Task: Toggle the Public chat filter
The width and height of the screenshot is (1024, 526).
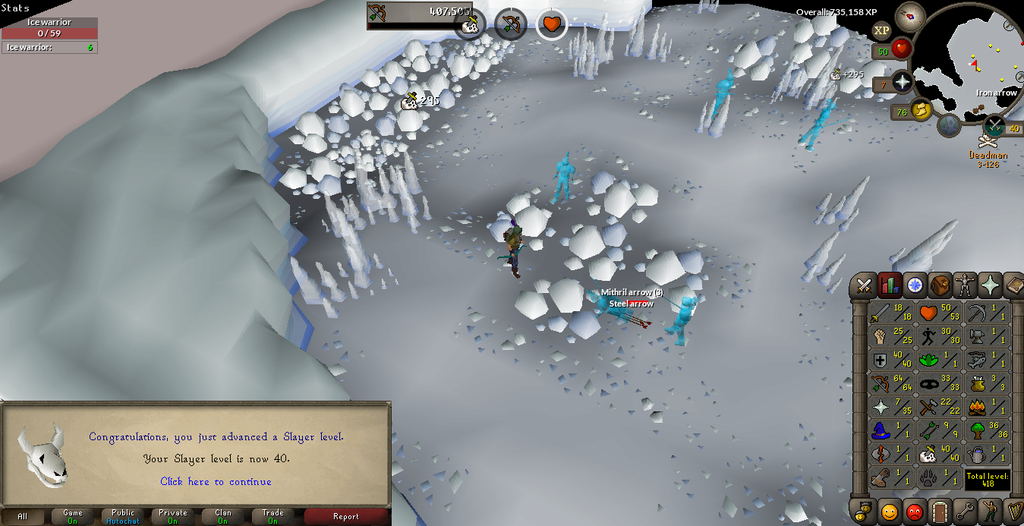Action: click(123, 516)
